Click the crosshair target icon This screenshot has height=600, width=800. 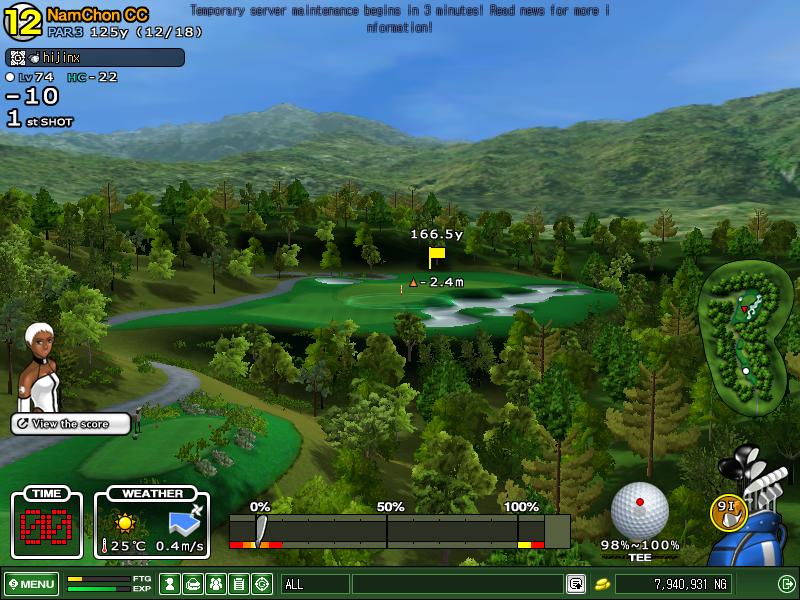point(262,584)
